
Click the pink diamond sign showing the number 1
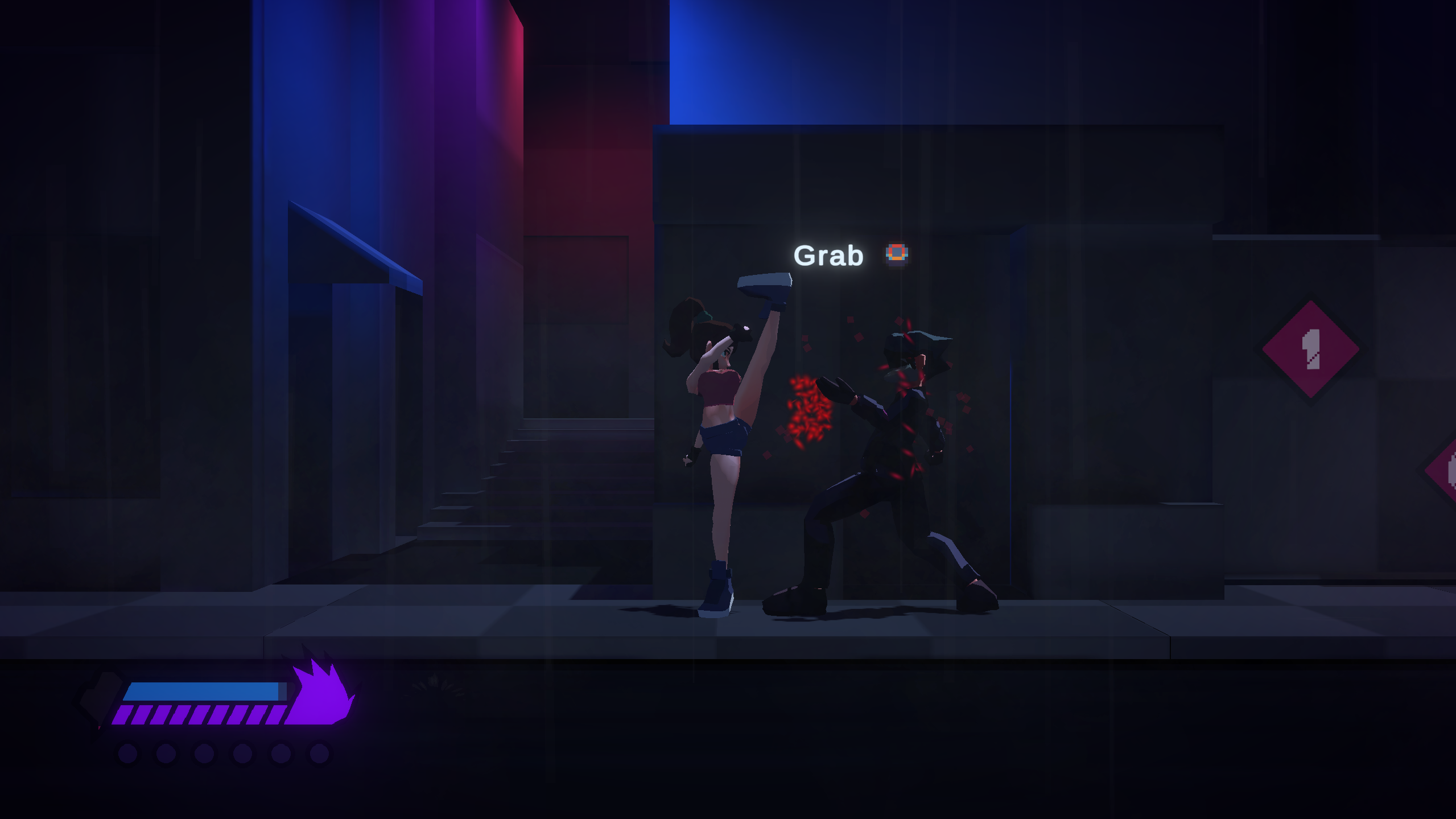tap(1309, 349)
